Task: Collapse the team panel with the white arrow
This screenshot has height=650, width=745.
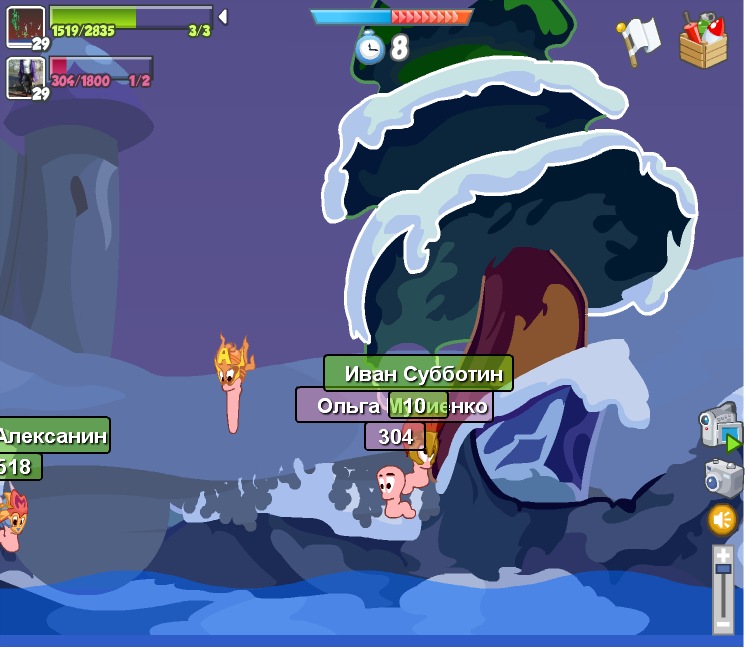Action: coord(223,16)
